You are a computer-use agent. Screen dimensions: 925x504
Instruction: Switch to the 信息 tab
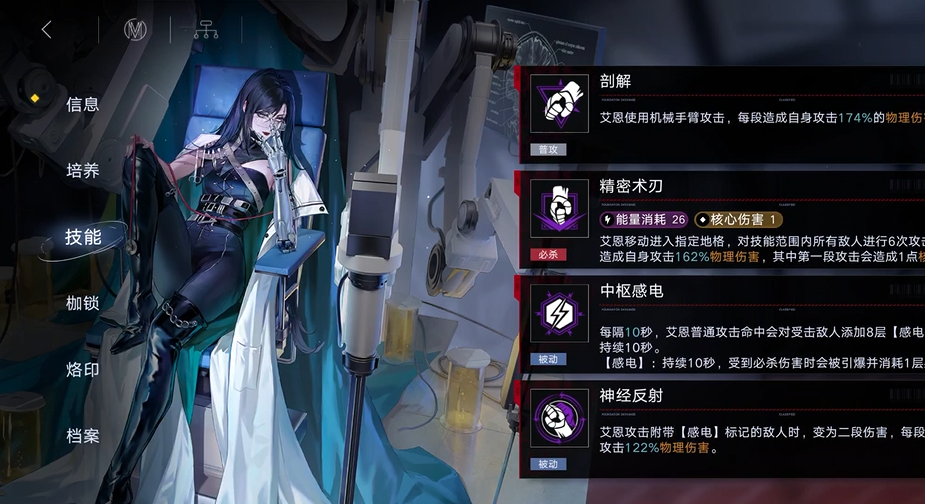(x=83, y=104)
